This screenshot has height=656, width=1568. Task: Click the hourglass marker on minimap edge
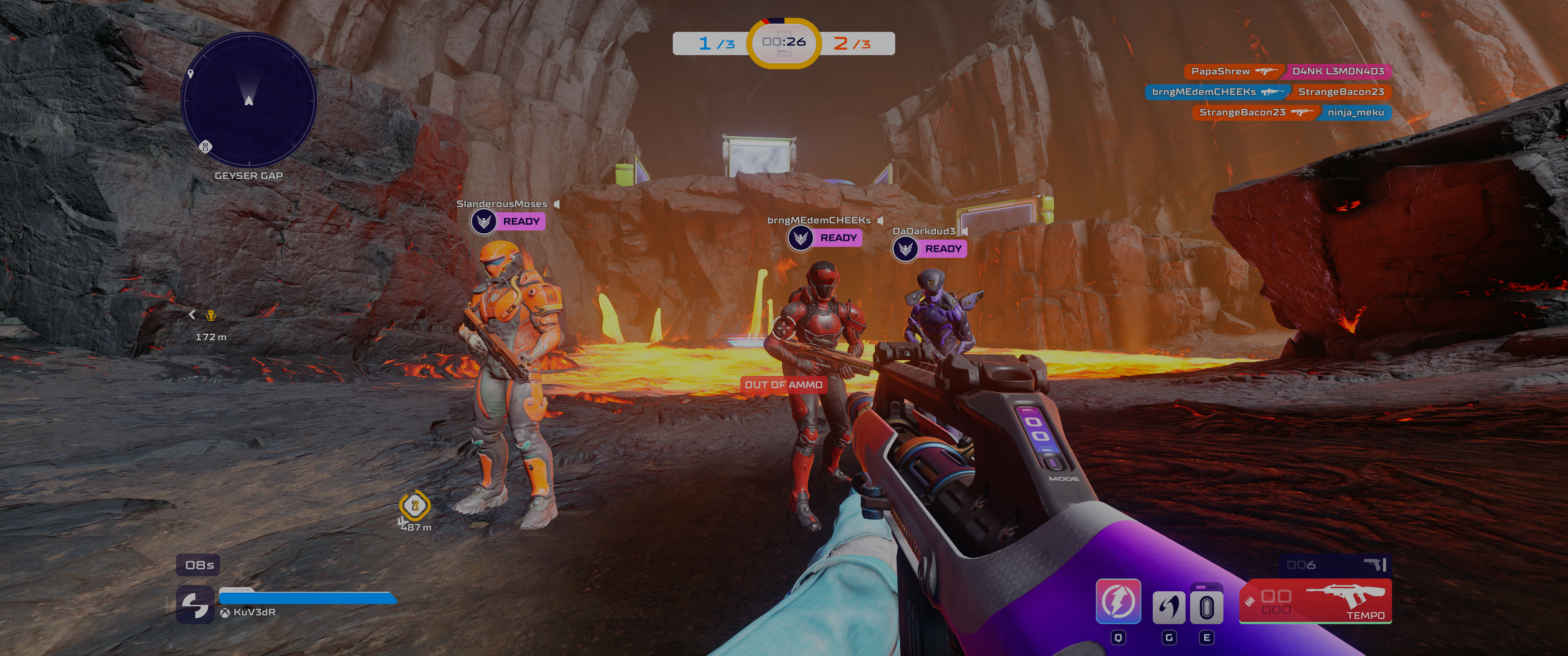206,147
